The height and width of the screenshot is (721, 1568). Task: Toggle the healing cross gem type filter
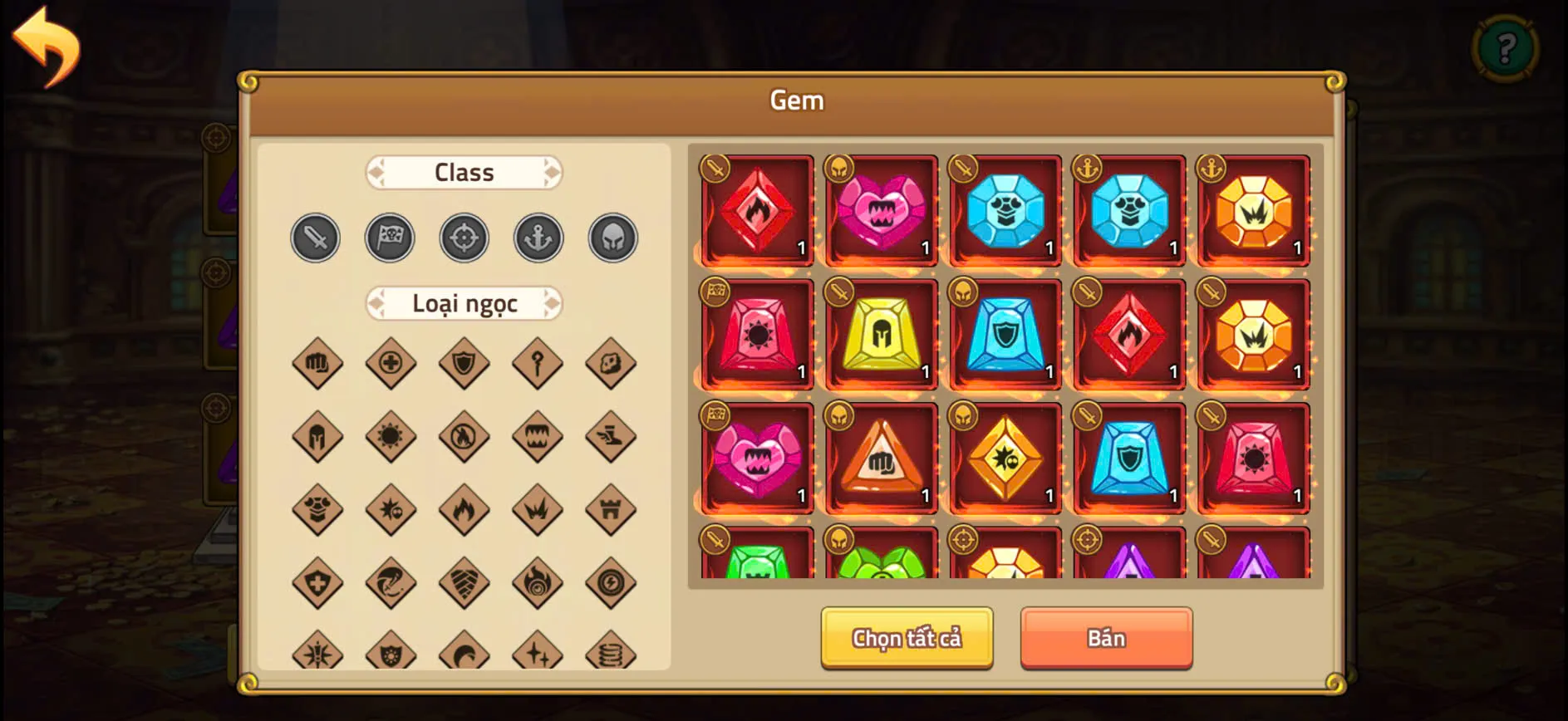tap(390, 363)
